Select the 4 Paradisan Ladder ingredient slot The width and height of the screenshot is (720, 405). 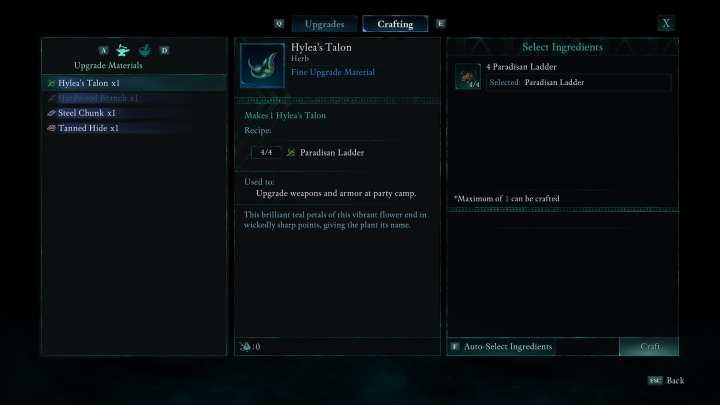pyautogui.click(x=562, y=76)
